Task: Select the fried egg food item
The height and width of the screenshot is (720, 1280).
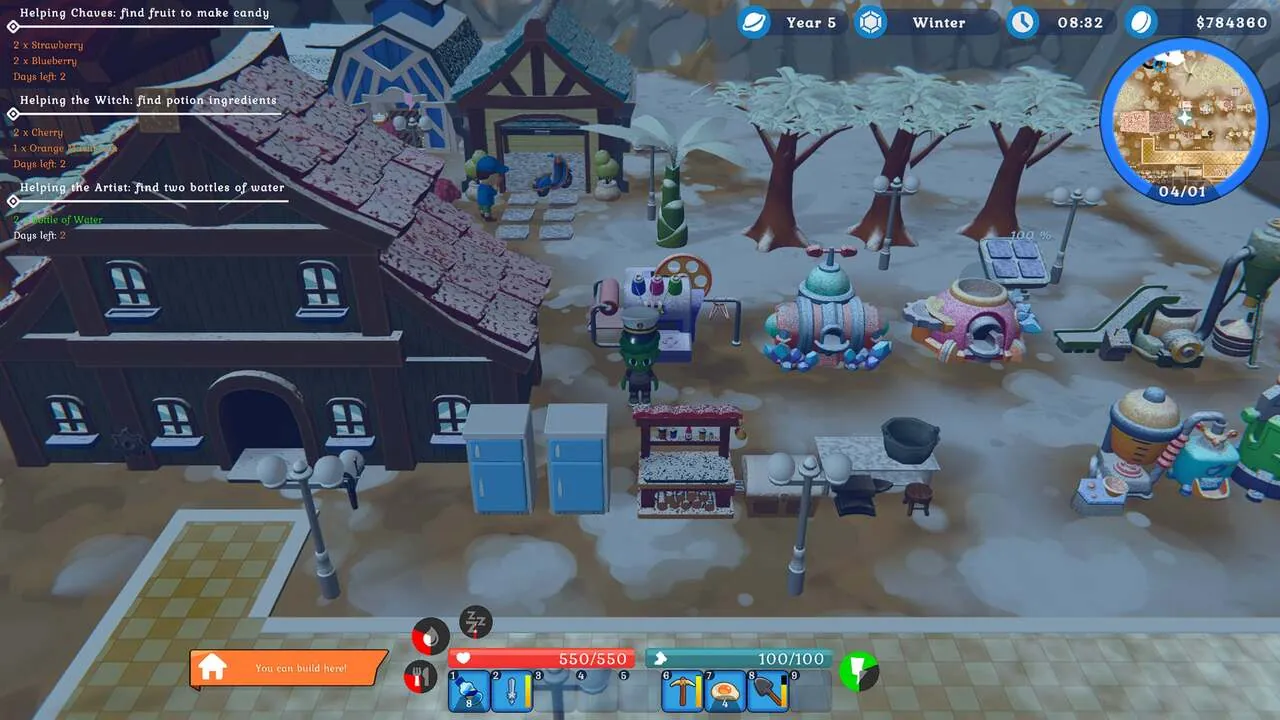Action: [x=725, y=692]
